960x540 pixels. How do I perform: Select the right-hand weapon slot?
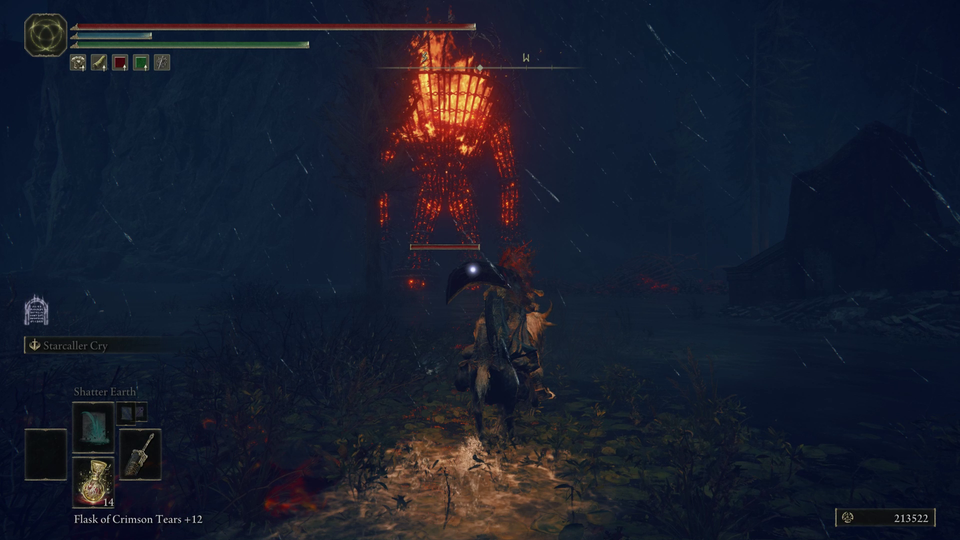140,454
